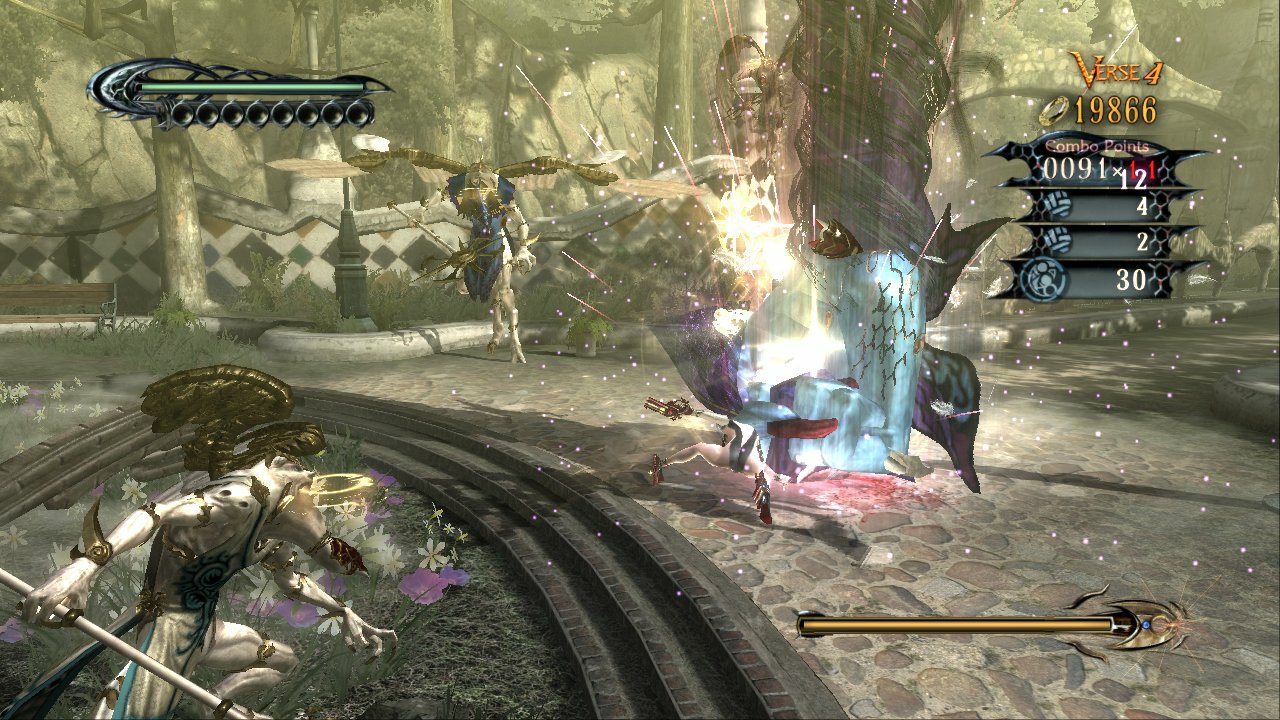The height and width of the screenshot is (720, 1280).
Task: Click the 0091 combo score
Action: 1073,167
